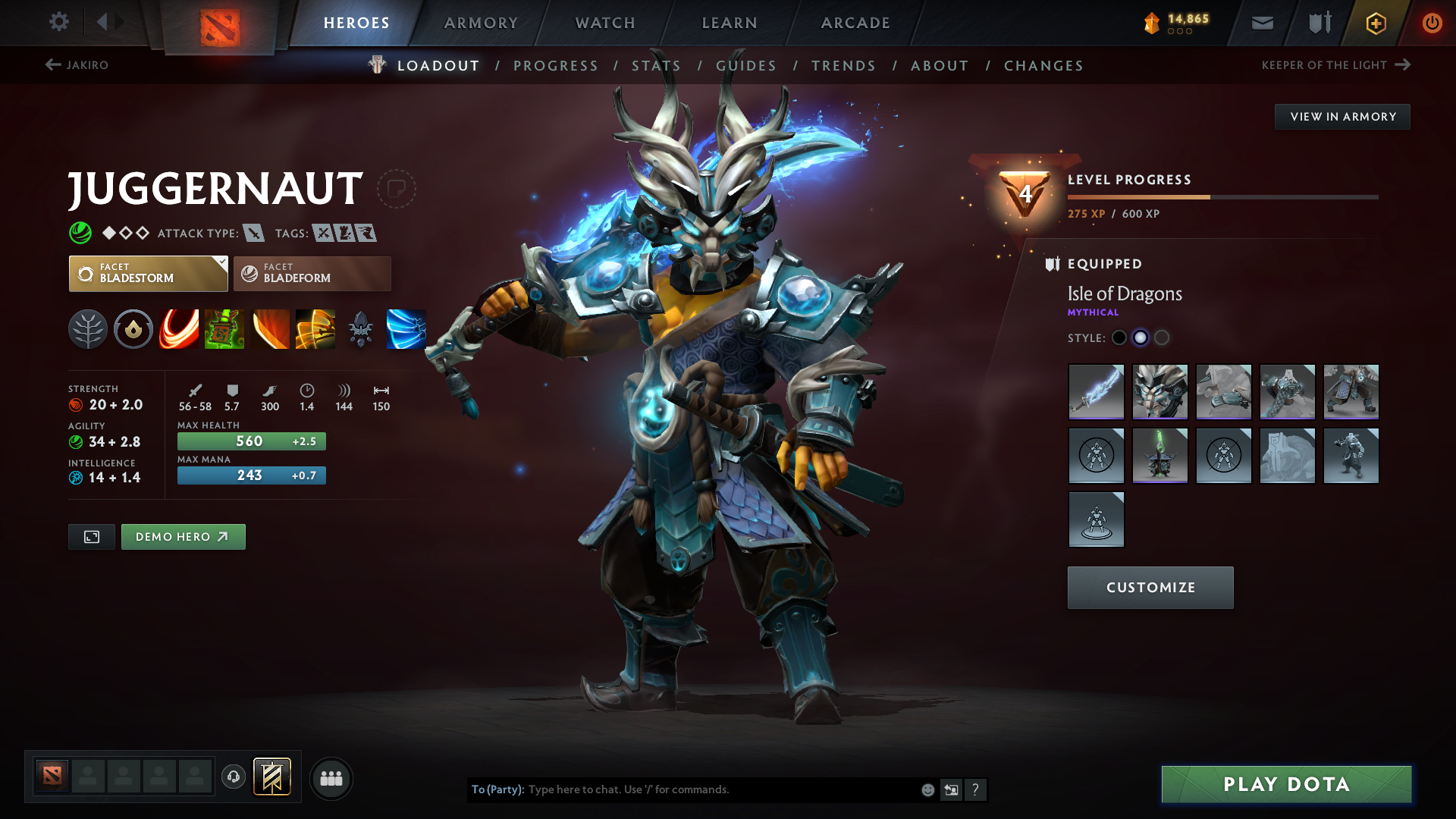View the Omnislash ability icon
The height and width of the screenshot is (819, 1456).
(315, 329)
